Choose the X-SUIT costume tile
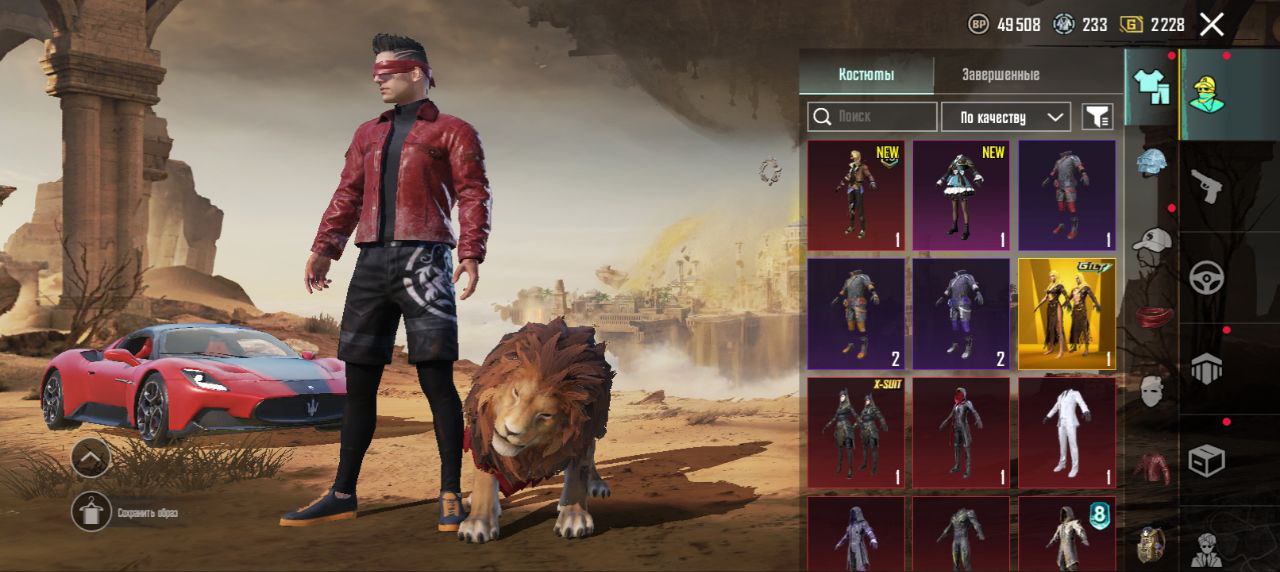This screenshot has width=1280, height=572. coord(856,432)
